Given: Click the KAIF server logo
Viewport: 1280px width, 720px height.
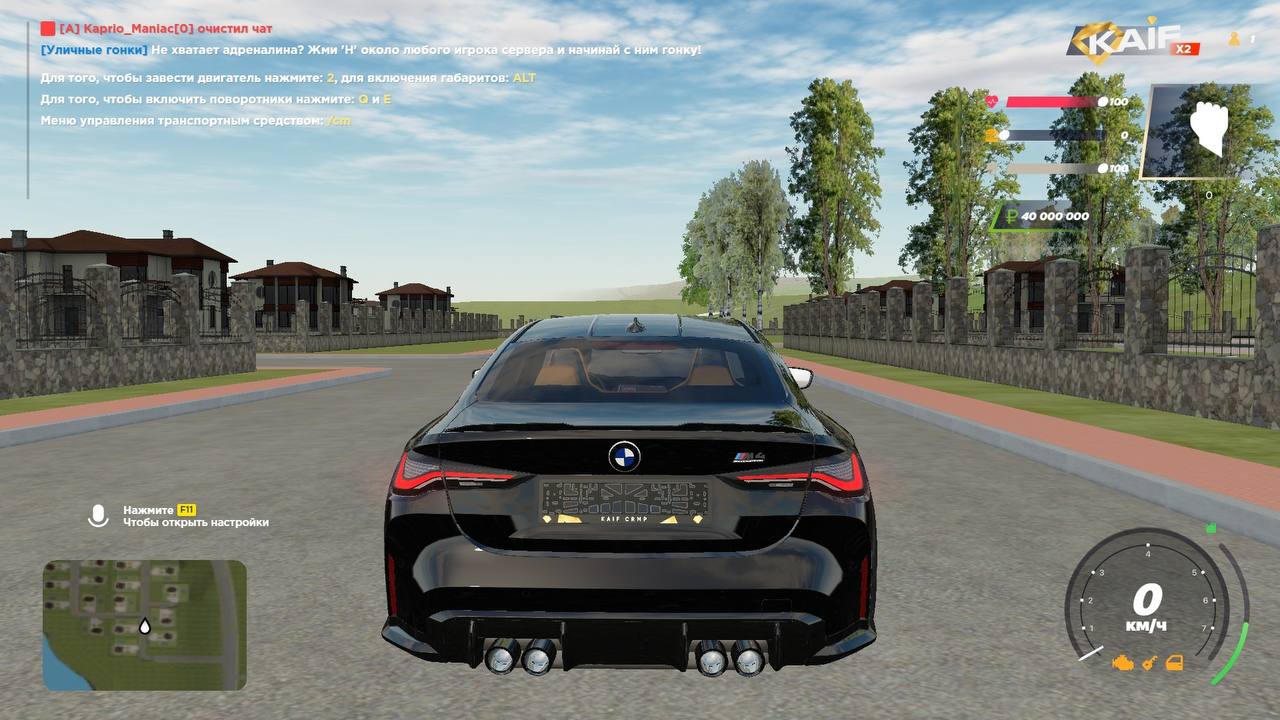Looking at the screenshot, I should pyautogui.click(x=1122, y=41).
